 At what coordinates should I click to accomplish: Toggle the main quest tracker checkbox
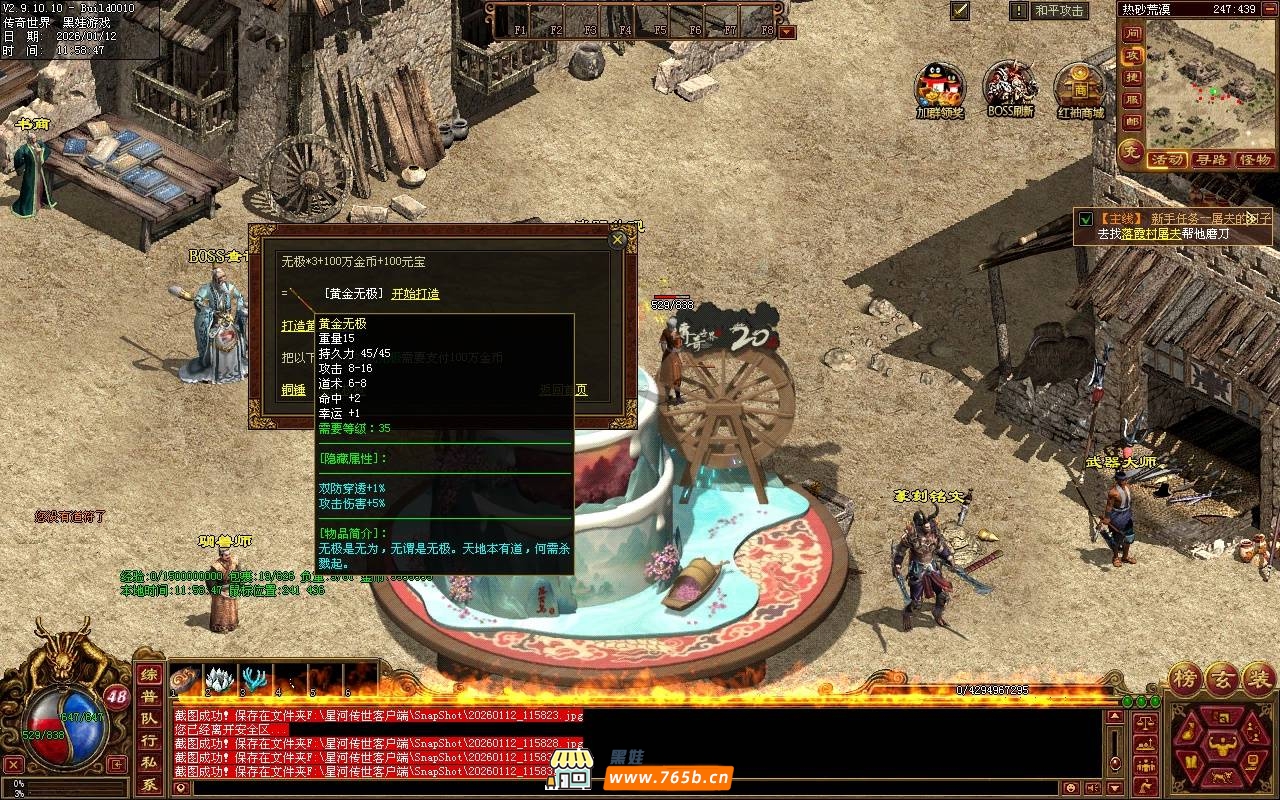[1085, 218]
